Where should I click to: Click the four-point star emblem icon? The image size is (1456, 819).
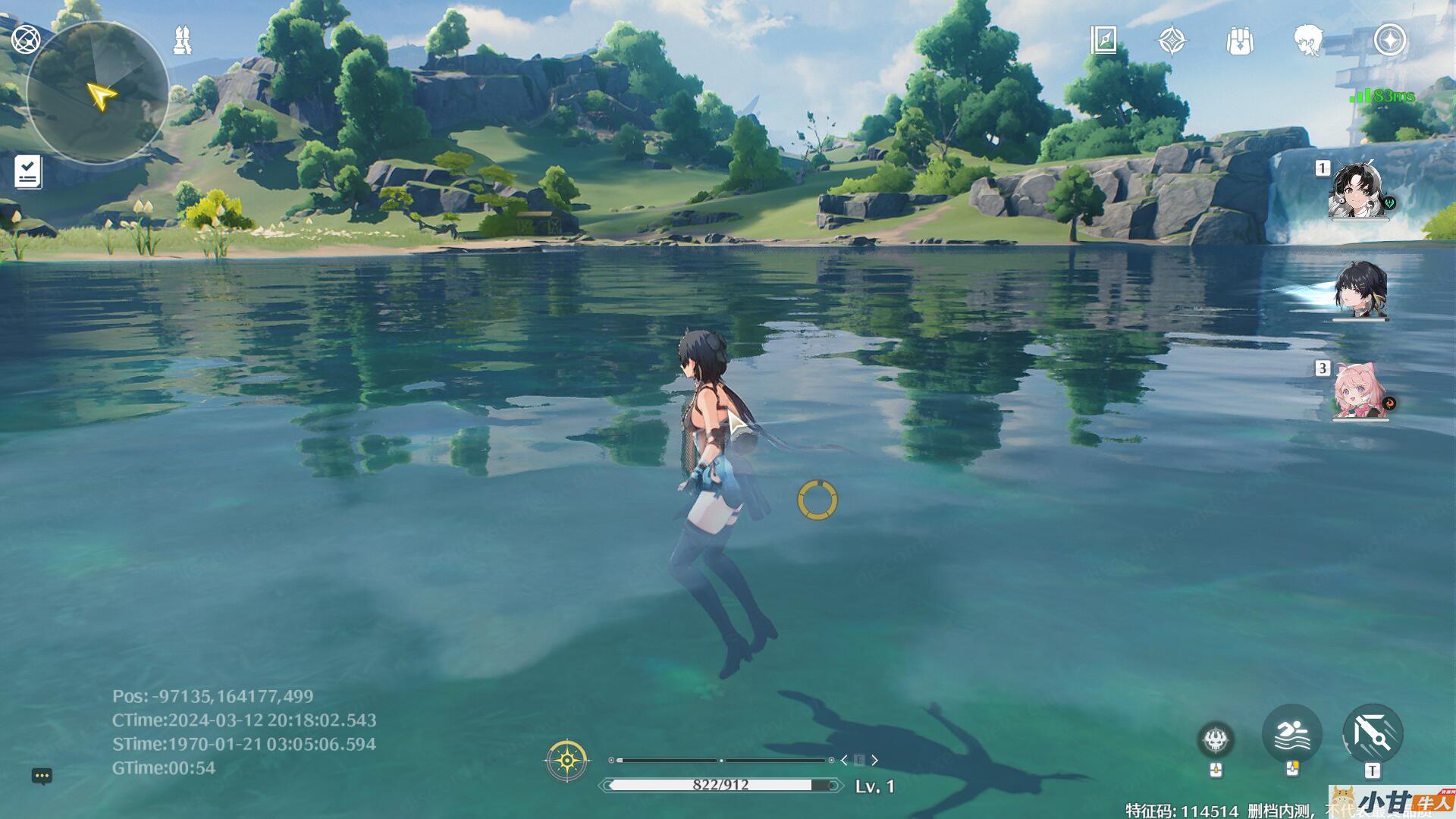tap(1172, 40)
